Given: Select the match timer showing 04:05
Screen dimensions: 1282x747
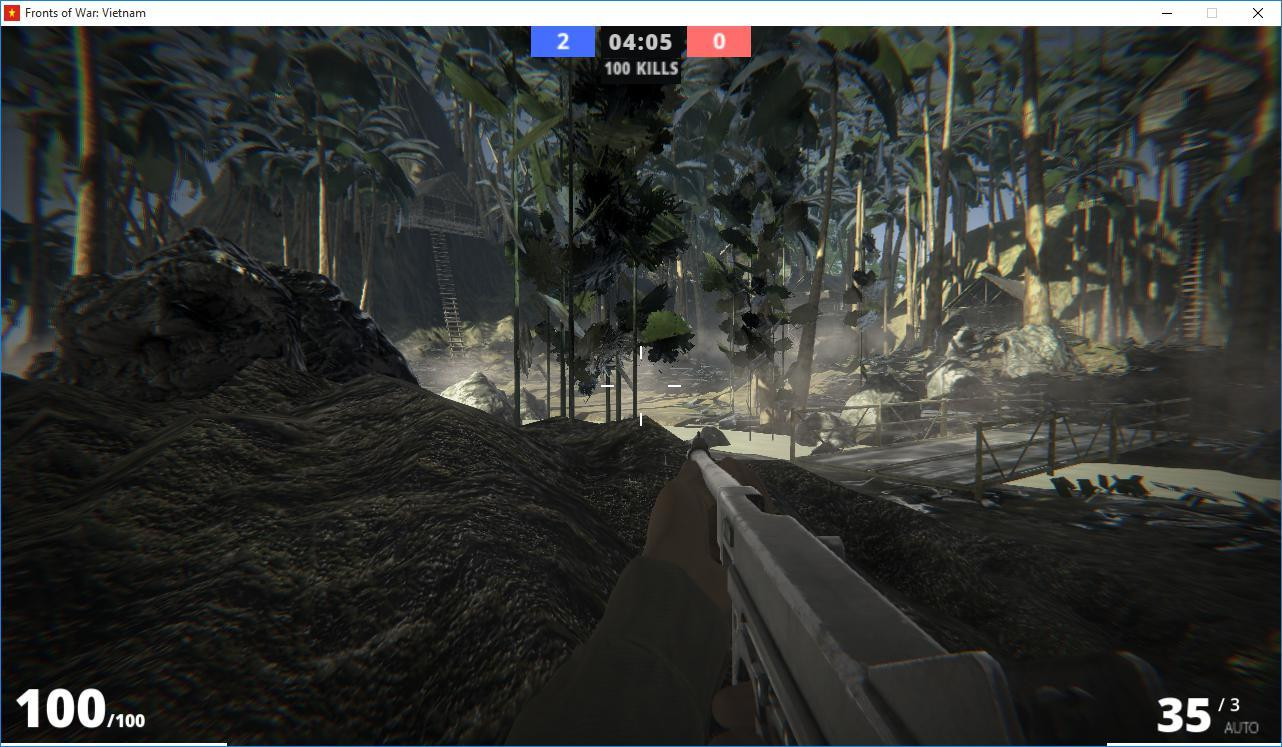Looking at the screenshot, I should point(640,41).
